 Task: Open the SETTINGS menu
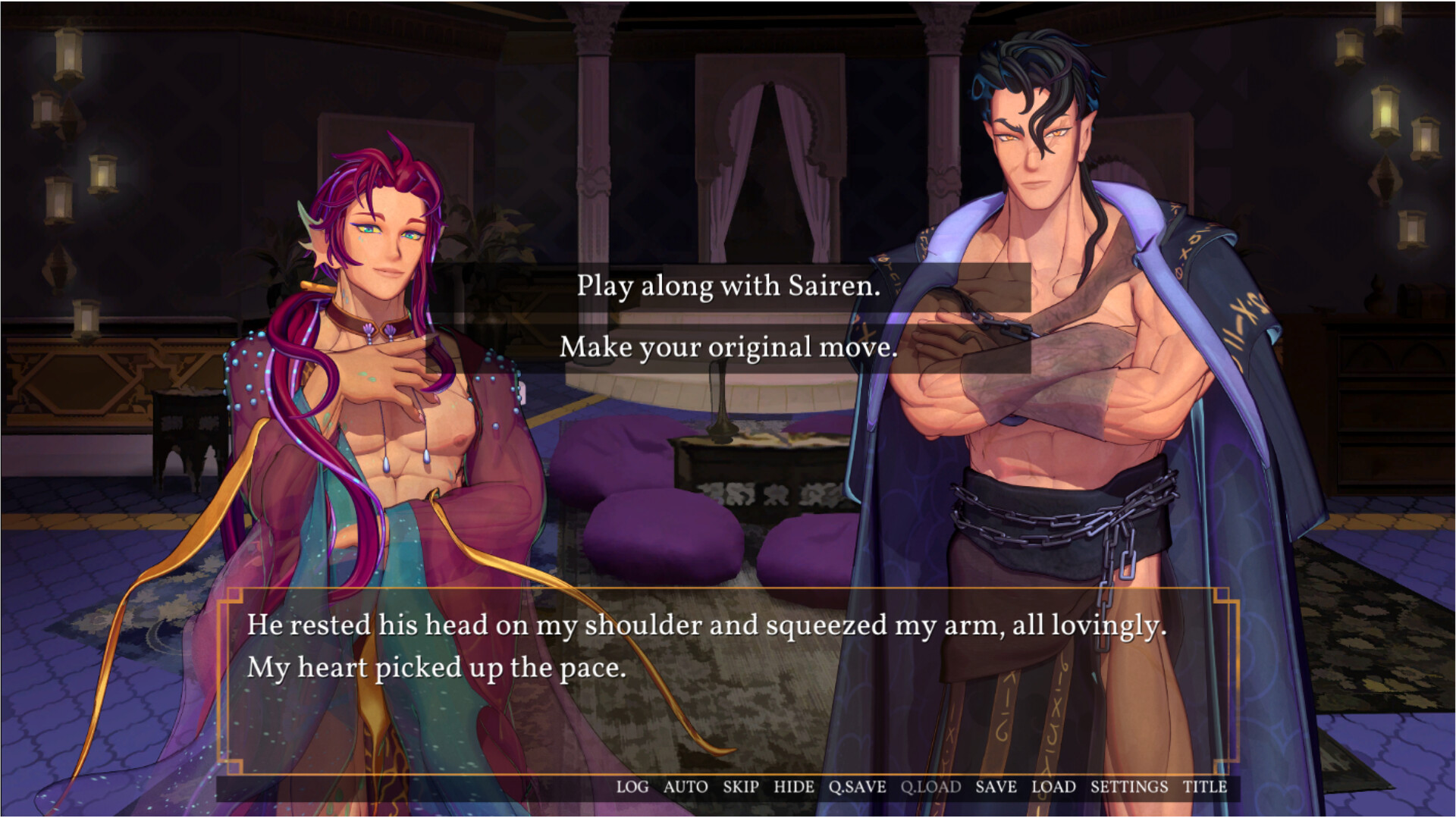click(1129, 787)
